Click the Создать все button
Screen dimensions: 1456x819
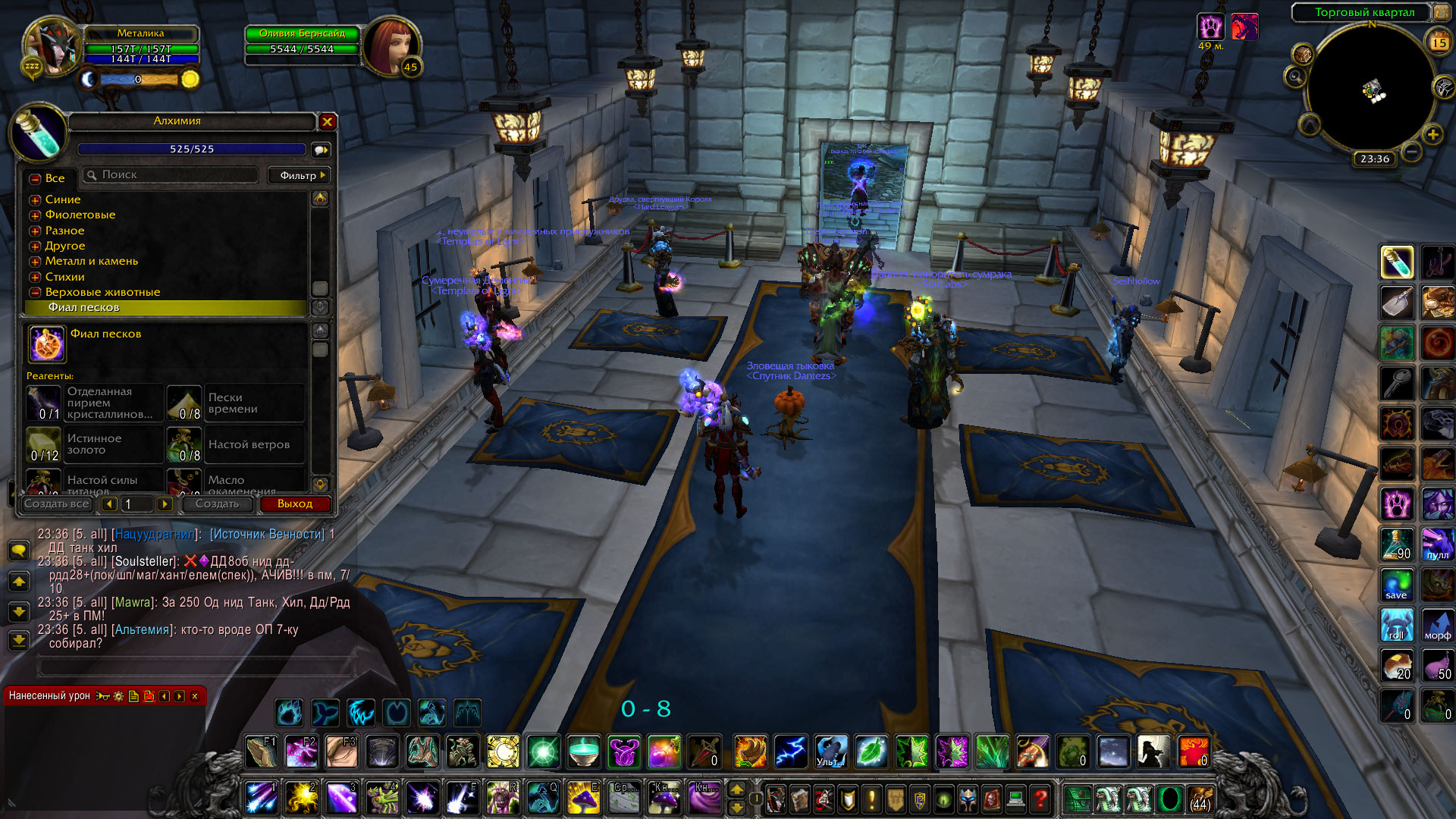click(x=57, y=504)
